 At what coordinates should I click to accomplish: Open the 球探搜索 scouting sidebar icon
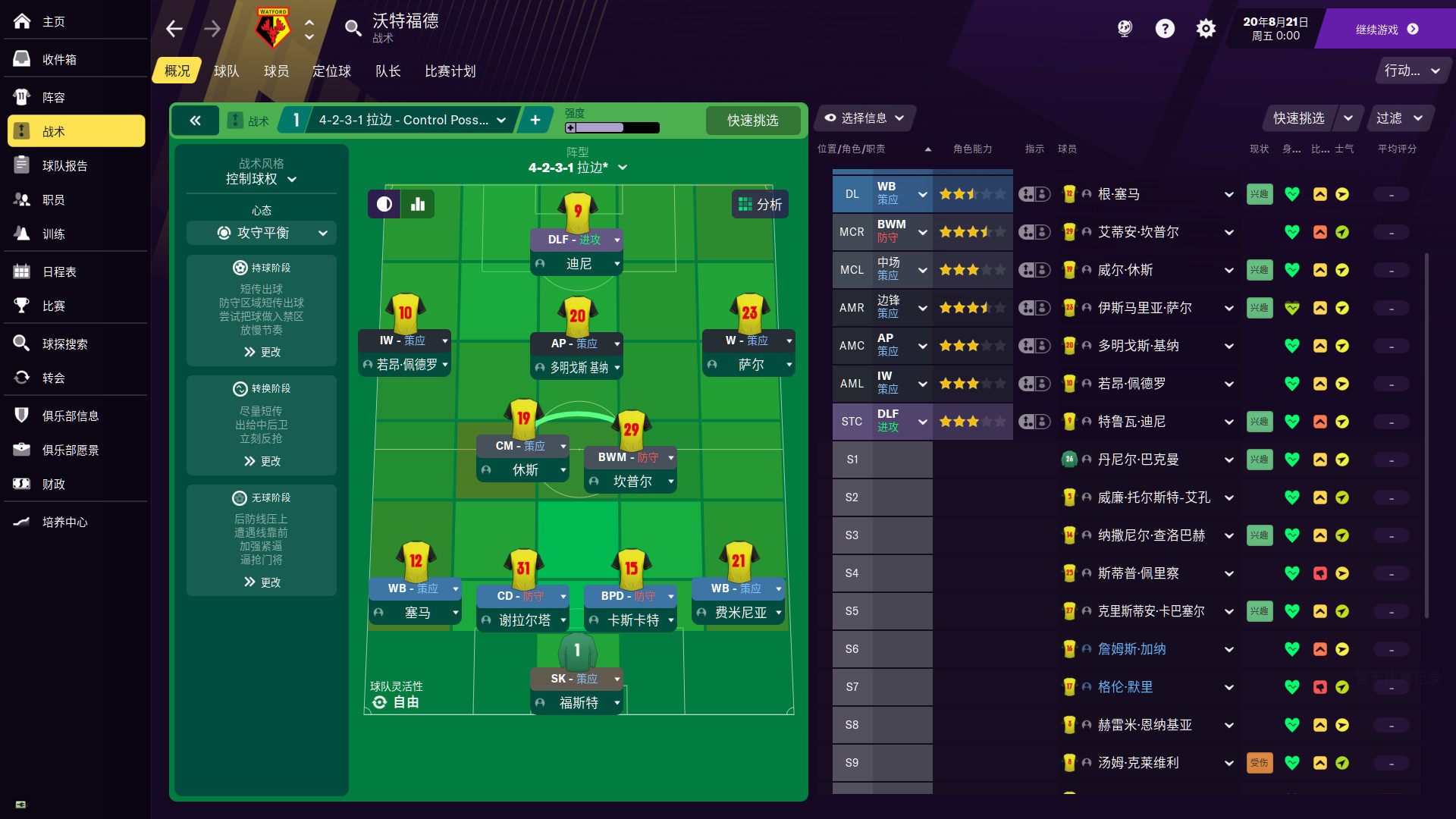pyautogui.click(x=21, y=344)
